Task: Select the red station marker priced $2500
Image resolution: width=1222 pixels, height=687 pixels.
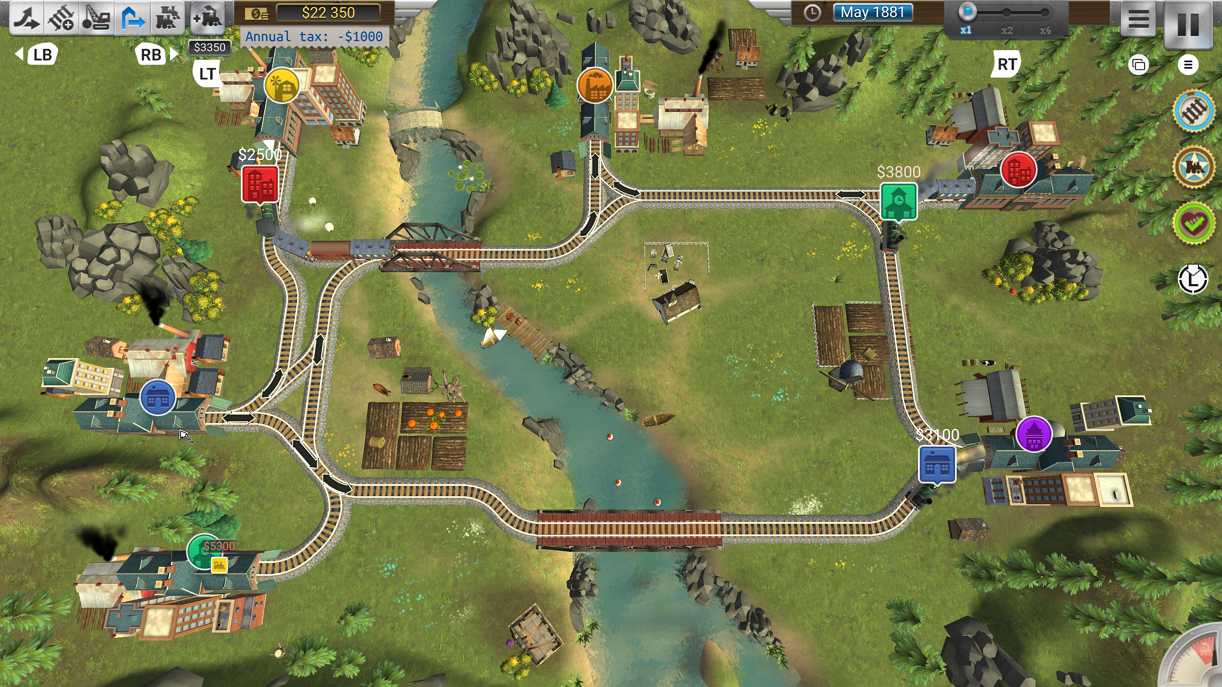Action: click(260, 185)
